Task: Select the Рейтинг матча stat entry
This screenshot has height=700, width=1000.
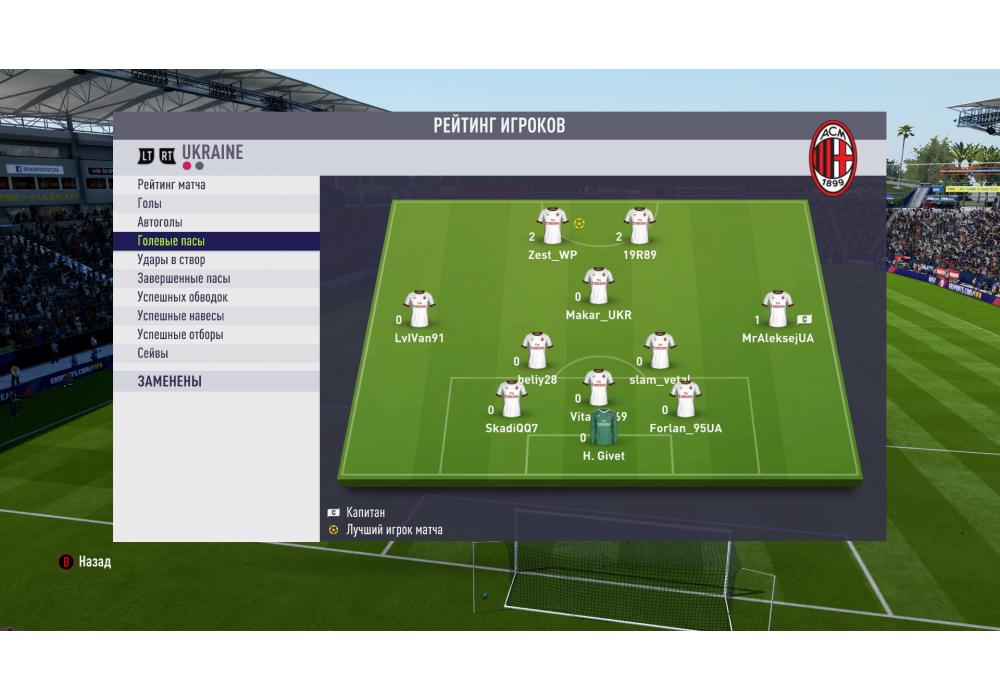Action: coord(172,185)
